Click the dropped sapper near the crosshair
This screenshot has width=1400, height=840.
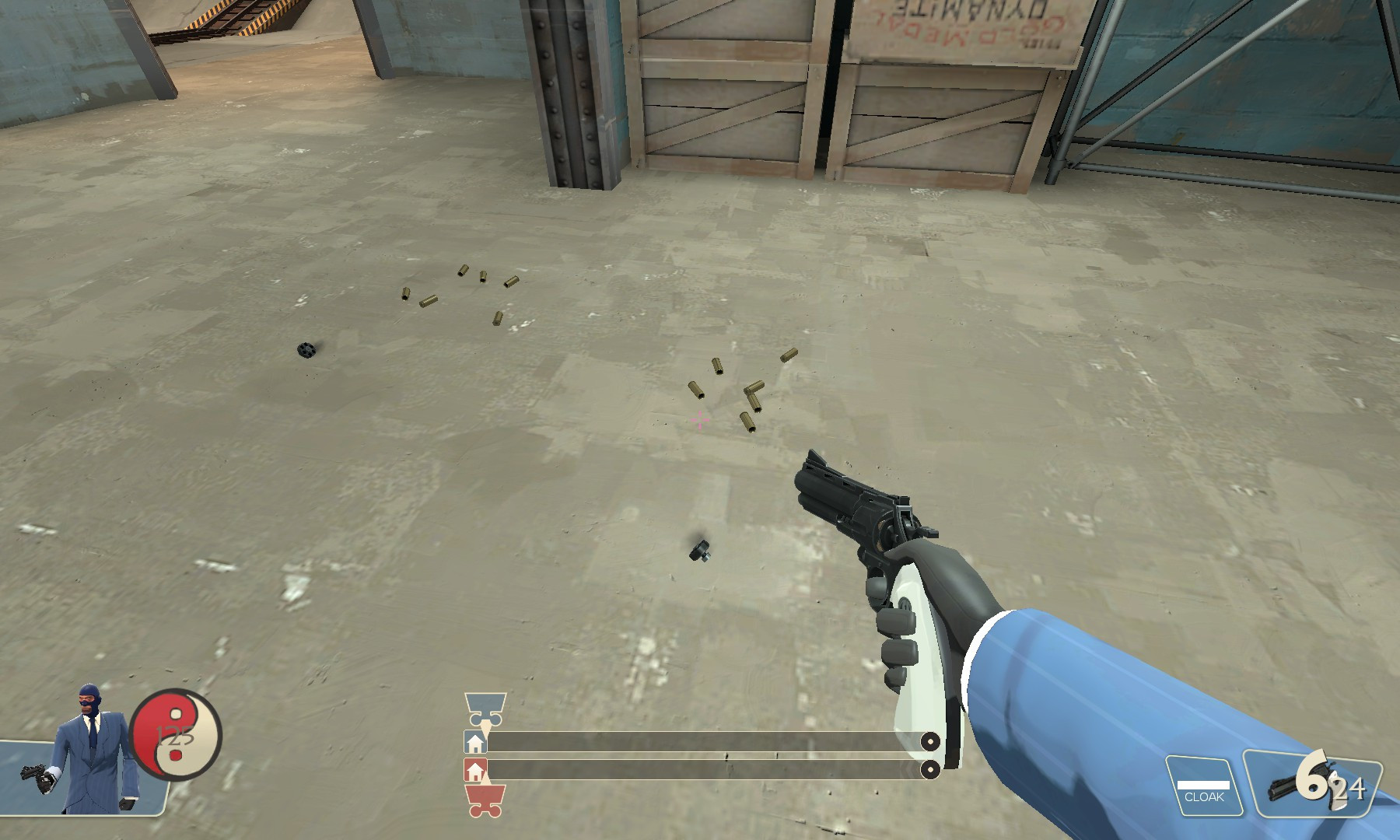click(698, 551)
